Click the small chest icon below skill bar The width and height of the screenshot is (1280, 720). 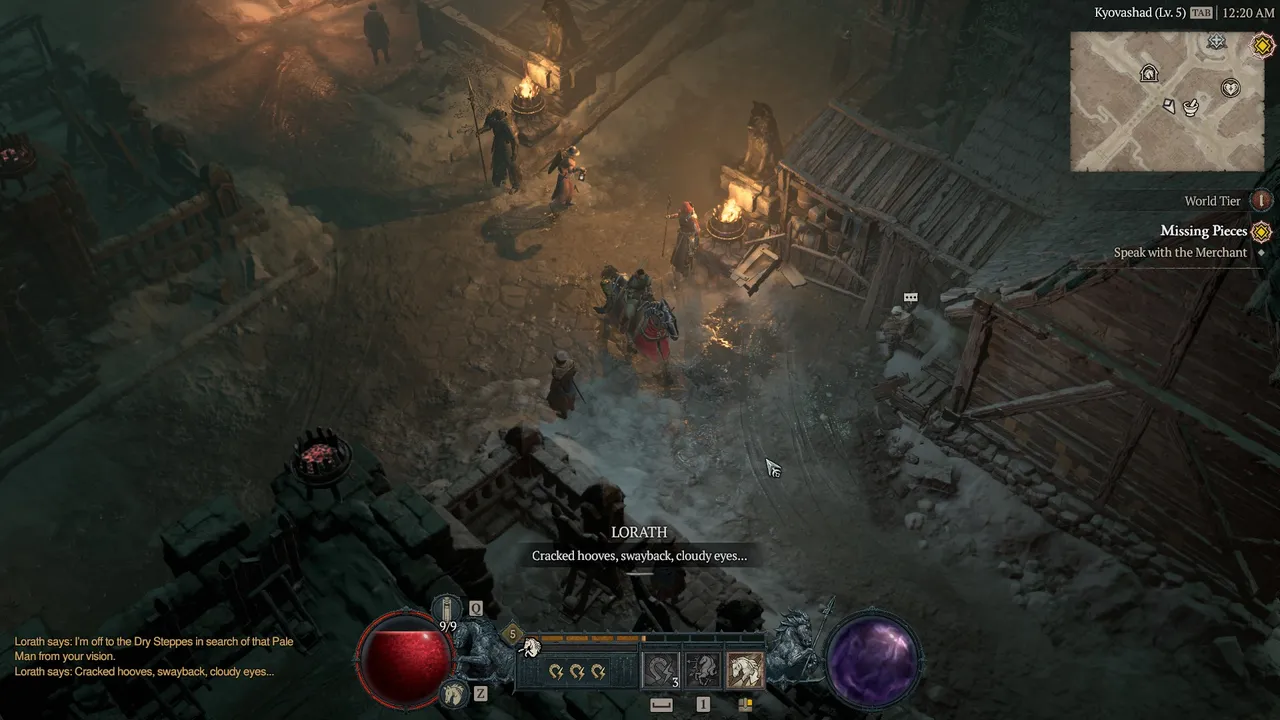pos(745,704)
